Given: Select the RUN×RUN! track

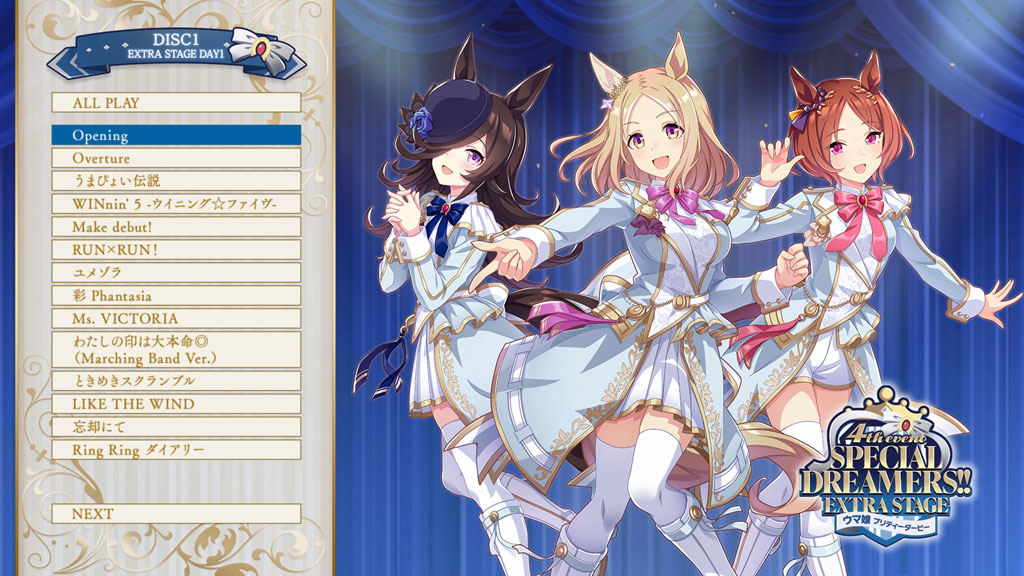Looking at the screenshot, I should click(176, 250).
